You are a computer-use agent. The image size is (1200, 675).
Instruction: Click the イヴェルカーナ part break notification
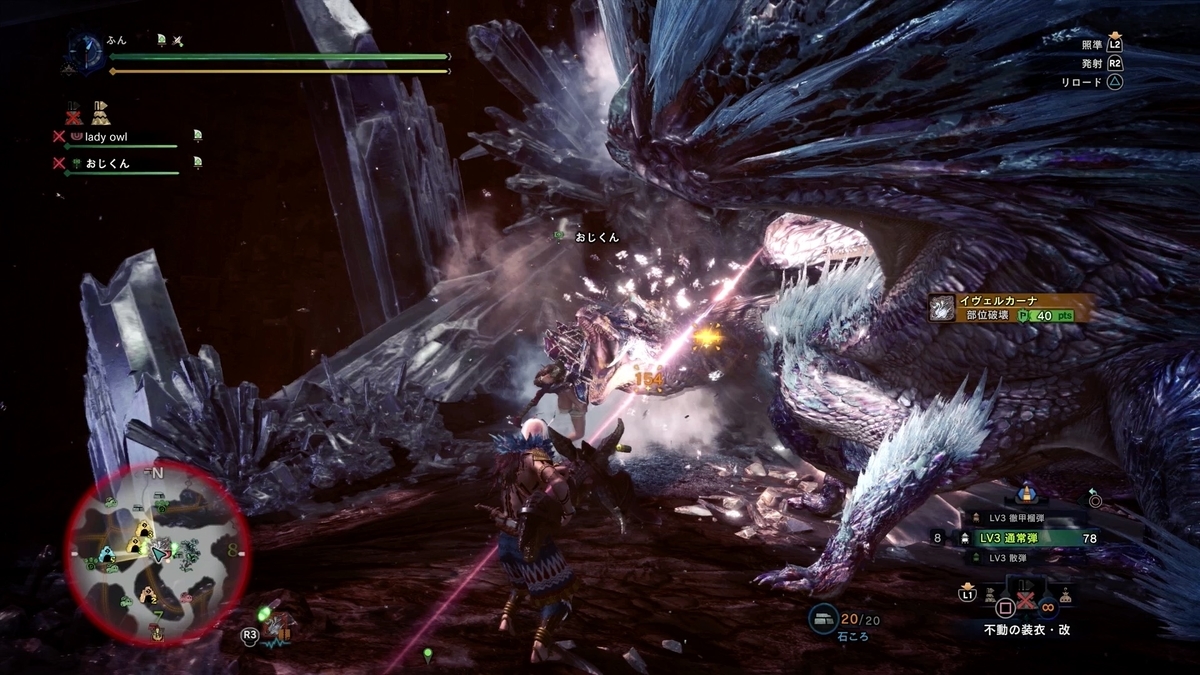1008,307
